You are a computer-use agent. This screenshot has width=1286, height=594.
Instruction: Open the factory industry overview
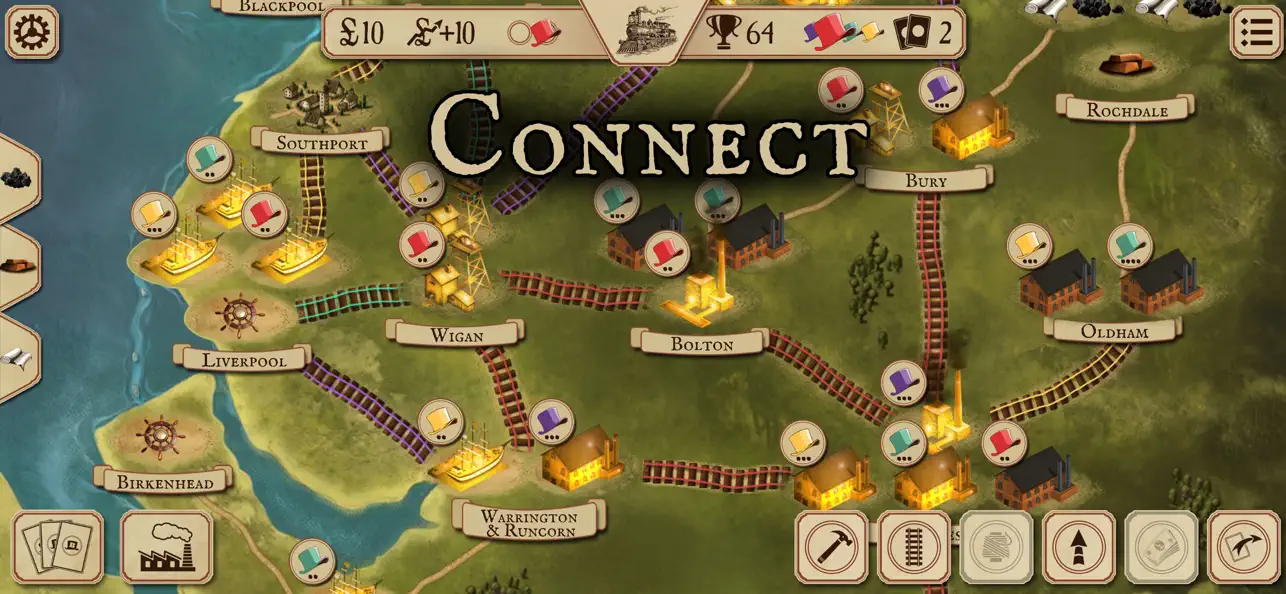click(166, 547)
